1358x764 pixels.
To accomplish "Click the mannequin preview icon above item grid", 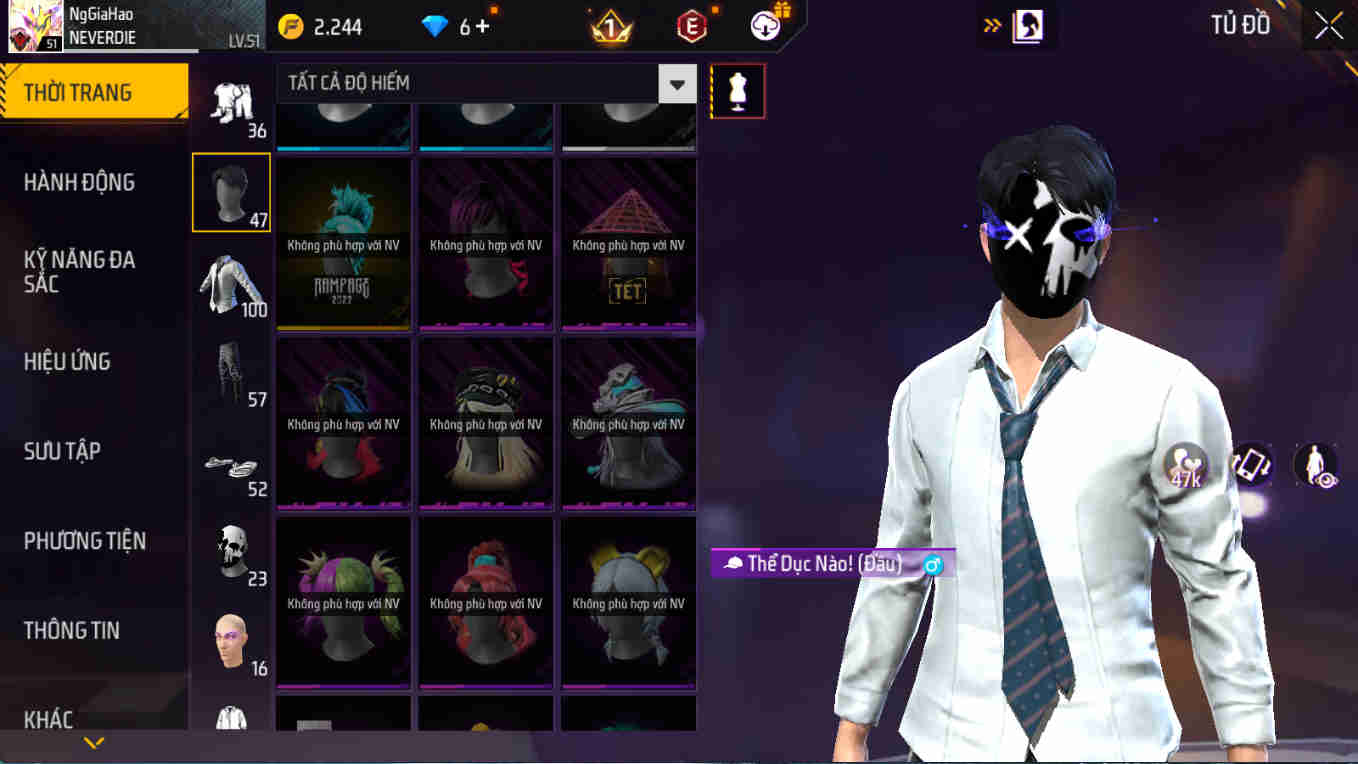I will point(737,90).
